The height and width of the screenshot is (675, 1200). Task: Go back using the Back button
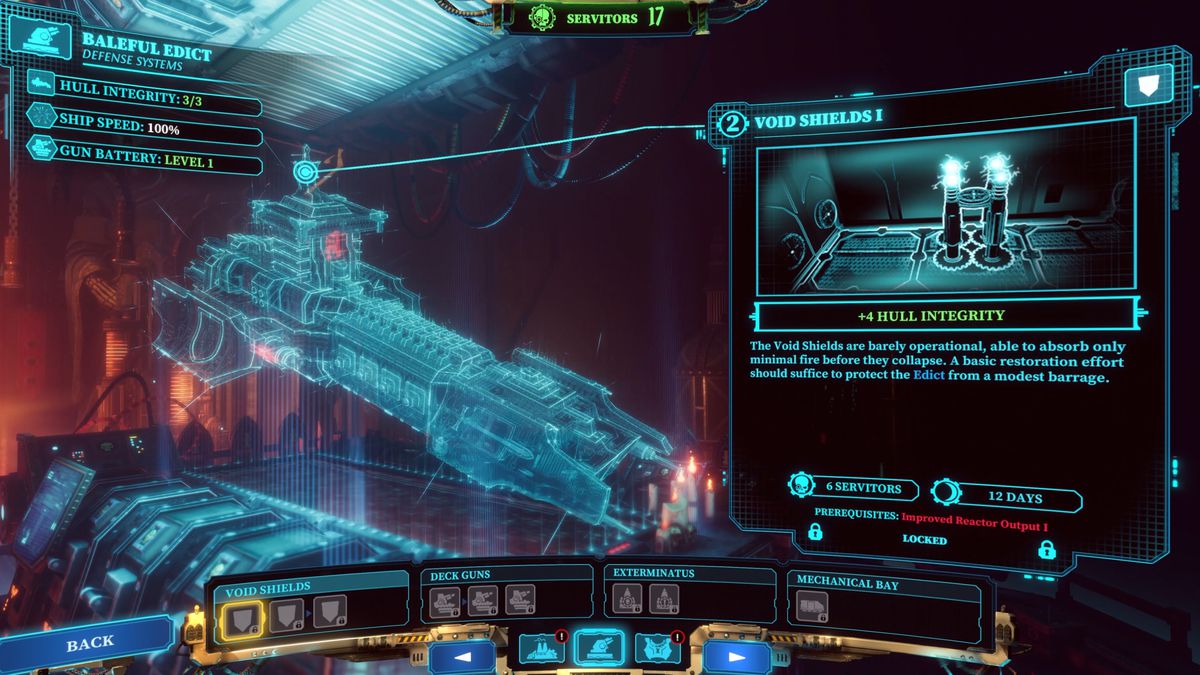pos(89,643)
